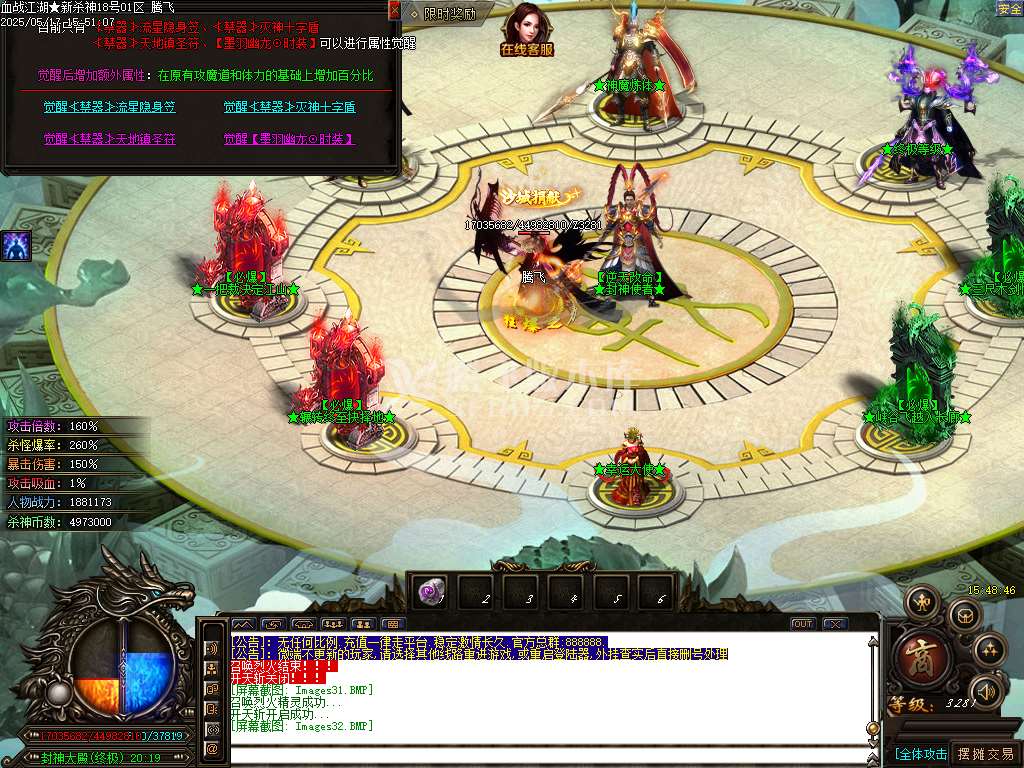Choose 觉醒 灭神十字盾 awakening link
Viewport: 1024px width, 768px height.
[x=289, y=107]
